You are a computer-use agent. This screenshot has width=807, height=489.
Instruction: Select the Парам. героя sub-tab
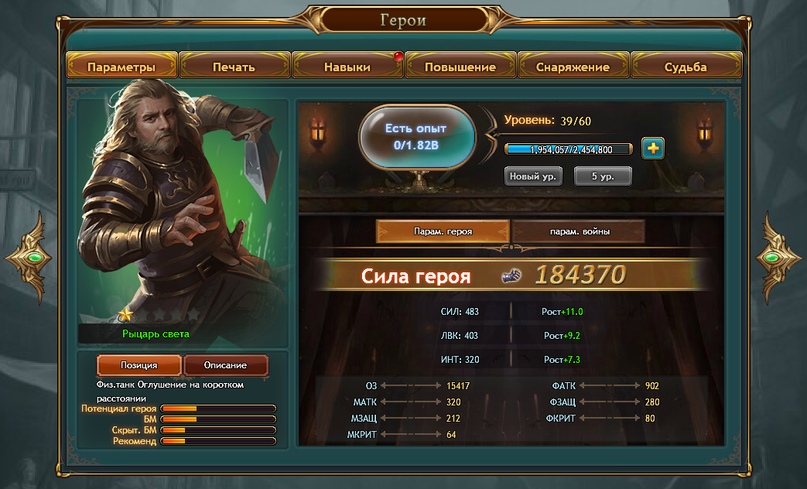click(442, 231)
